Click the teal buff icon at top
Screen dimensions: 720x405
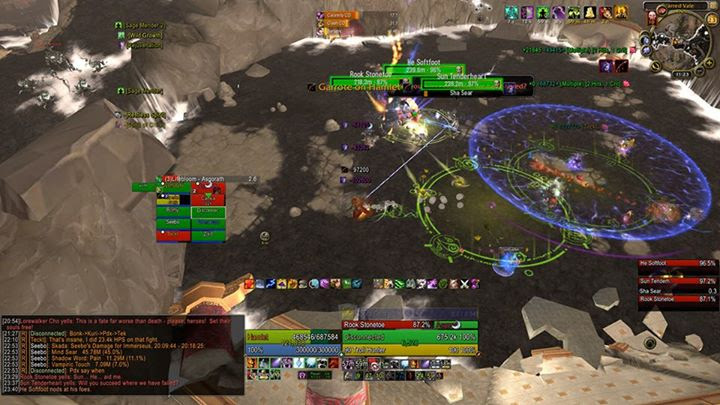[512, 12]
